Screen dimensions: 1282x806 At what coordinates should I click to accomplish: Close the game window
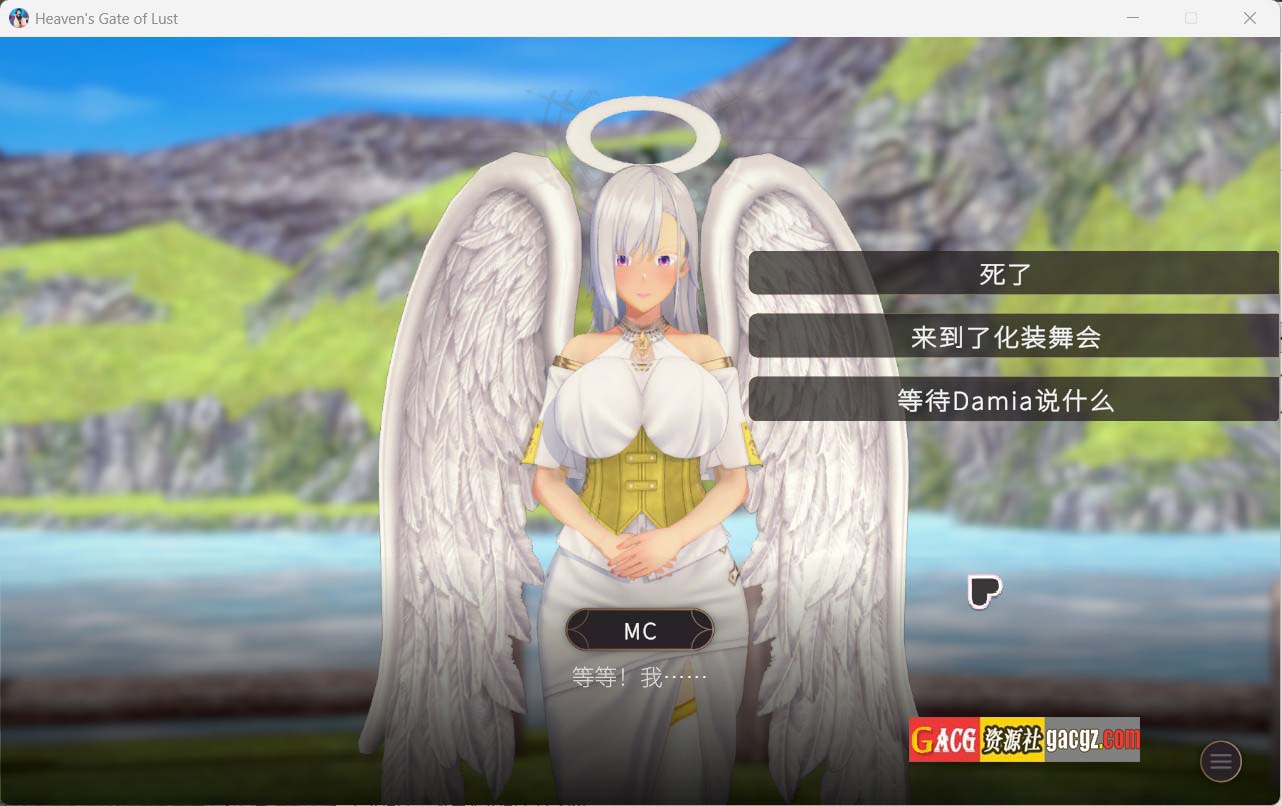point(1249,18)
